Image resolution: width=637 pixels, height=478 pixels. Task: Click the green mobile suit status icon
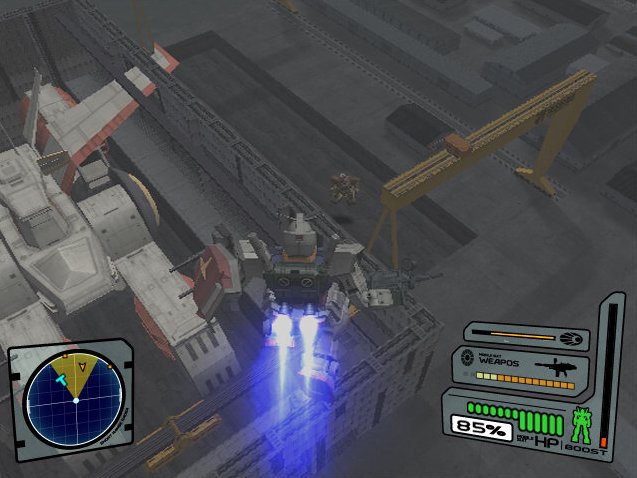(580, 425)
